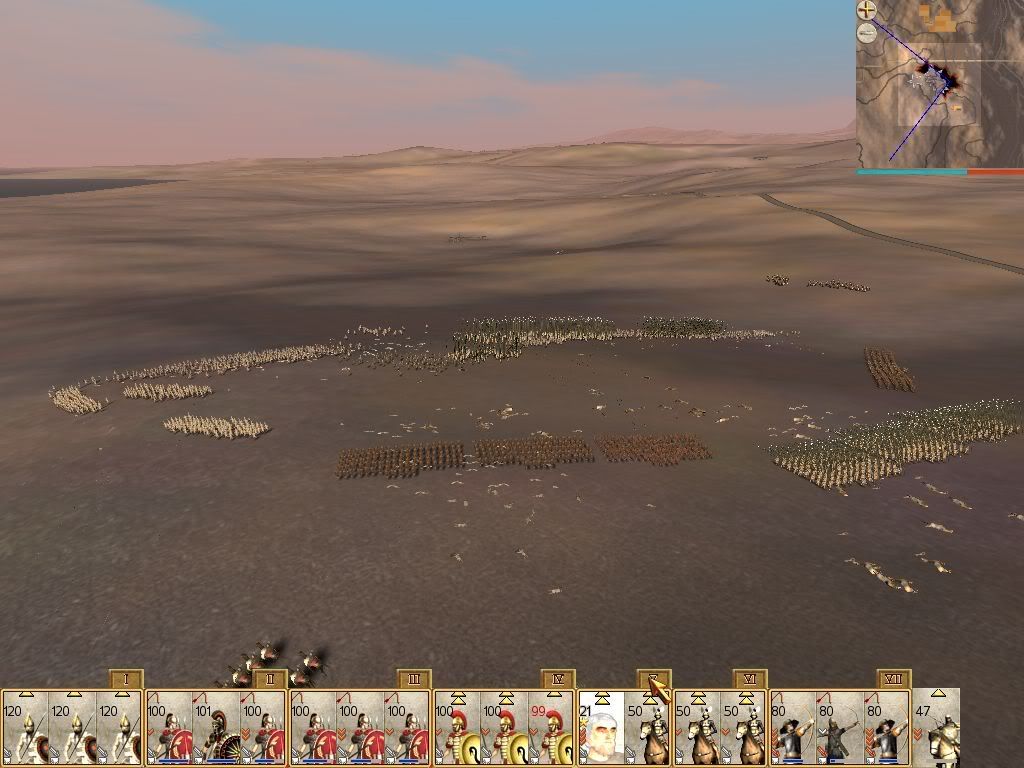Screen dimensions: 1024x768
Task: Zoom out the minimap with minus button
Action: tap(867, 32)
